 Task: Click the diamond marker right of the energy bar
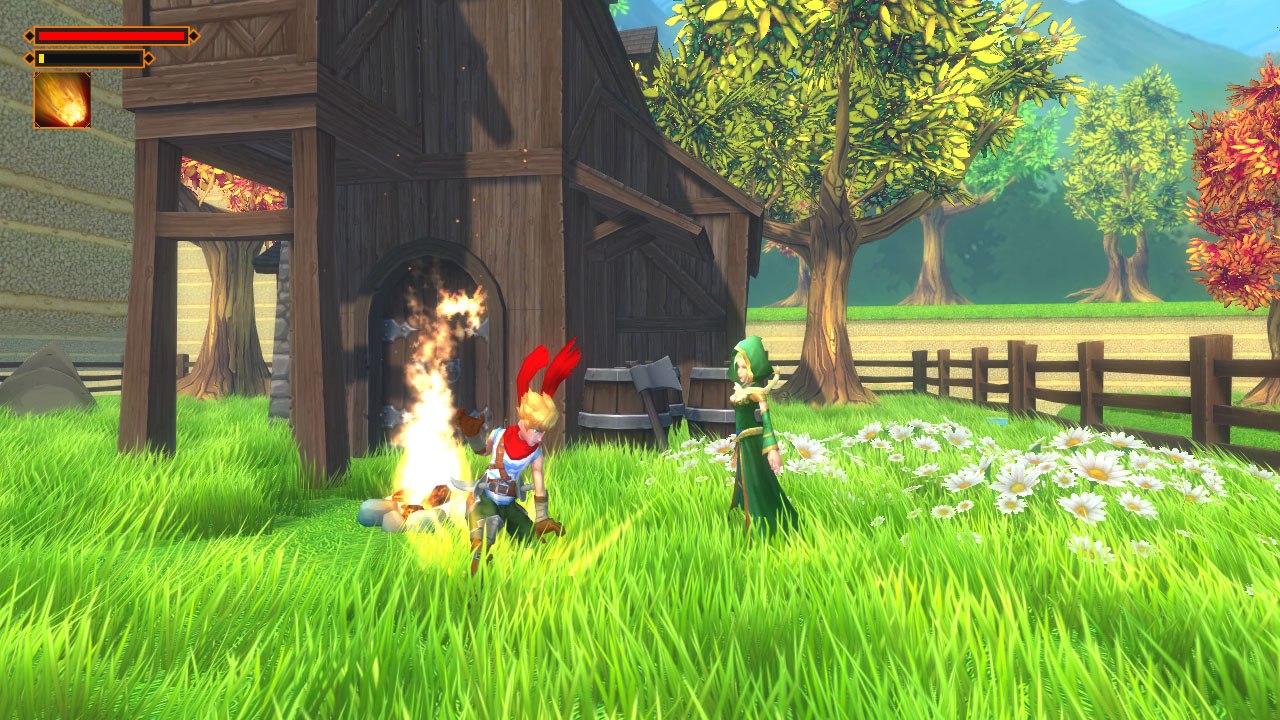click(149, 58)
